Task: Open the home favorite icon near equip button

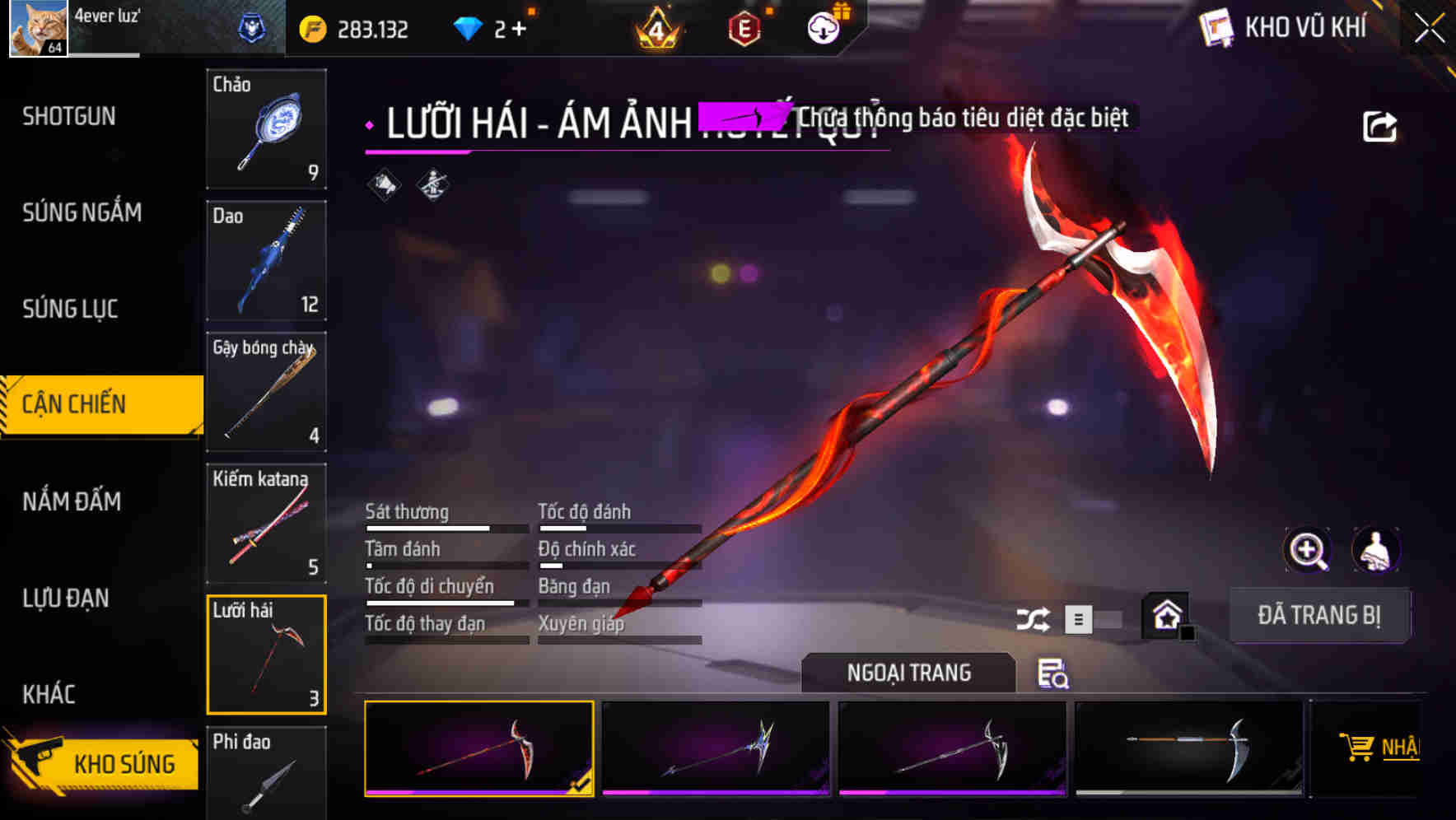Action: point(1165,614)
